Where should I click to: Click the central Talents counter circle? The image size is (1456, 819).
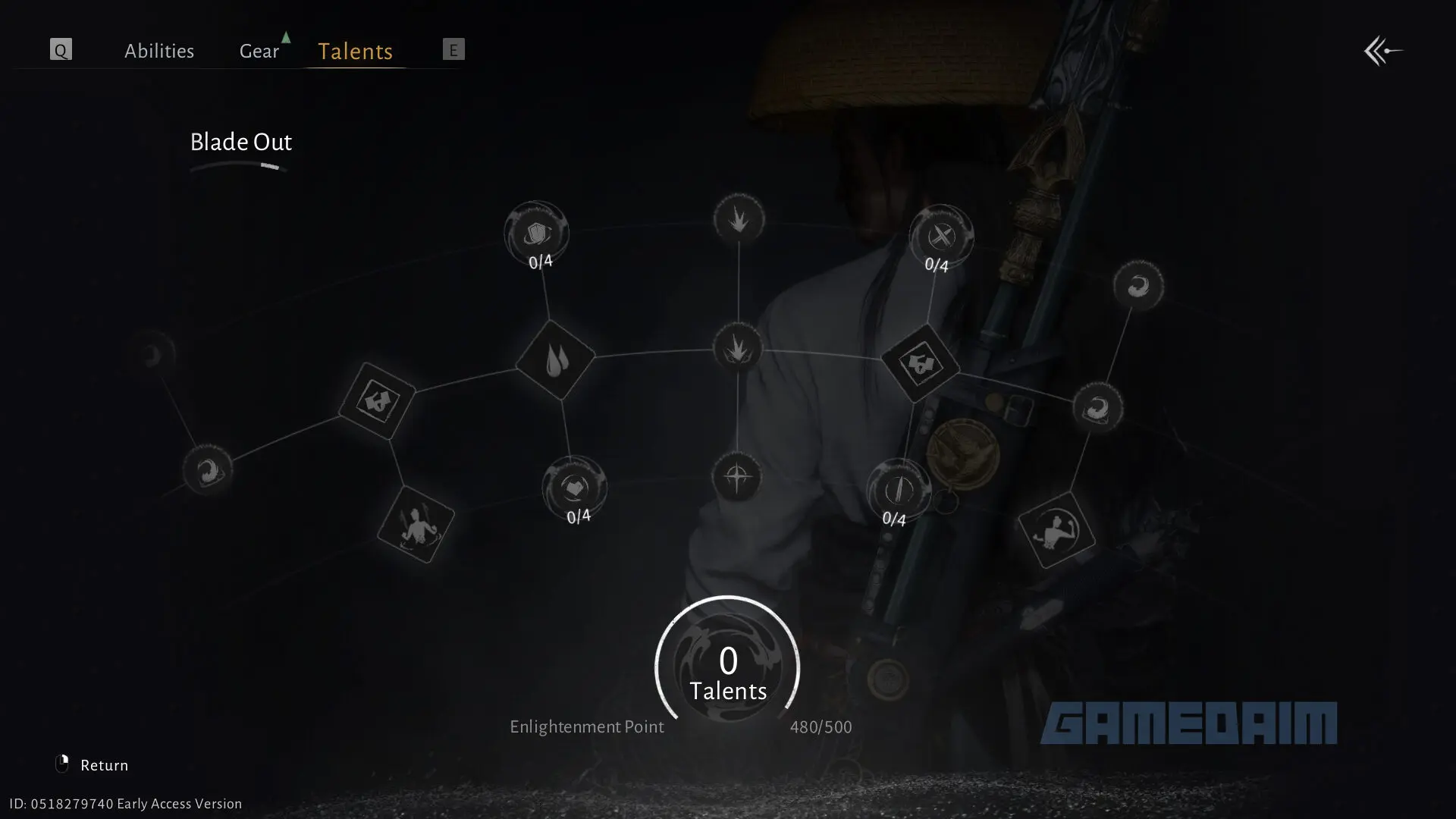click(727, 667)
